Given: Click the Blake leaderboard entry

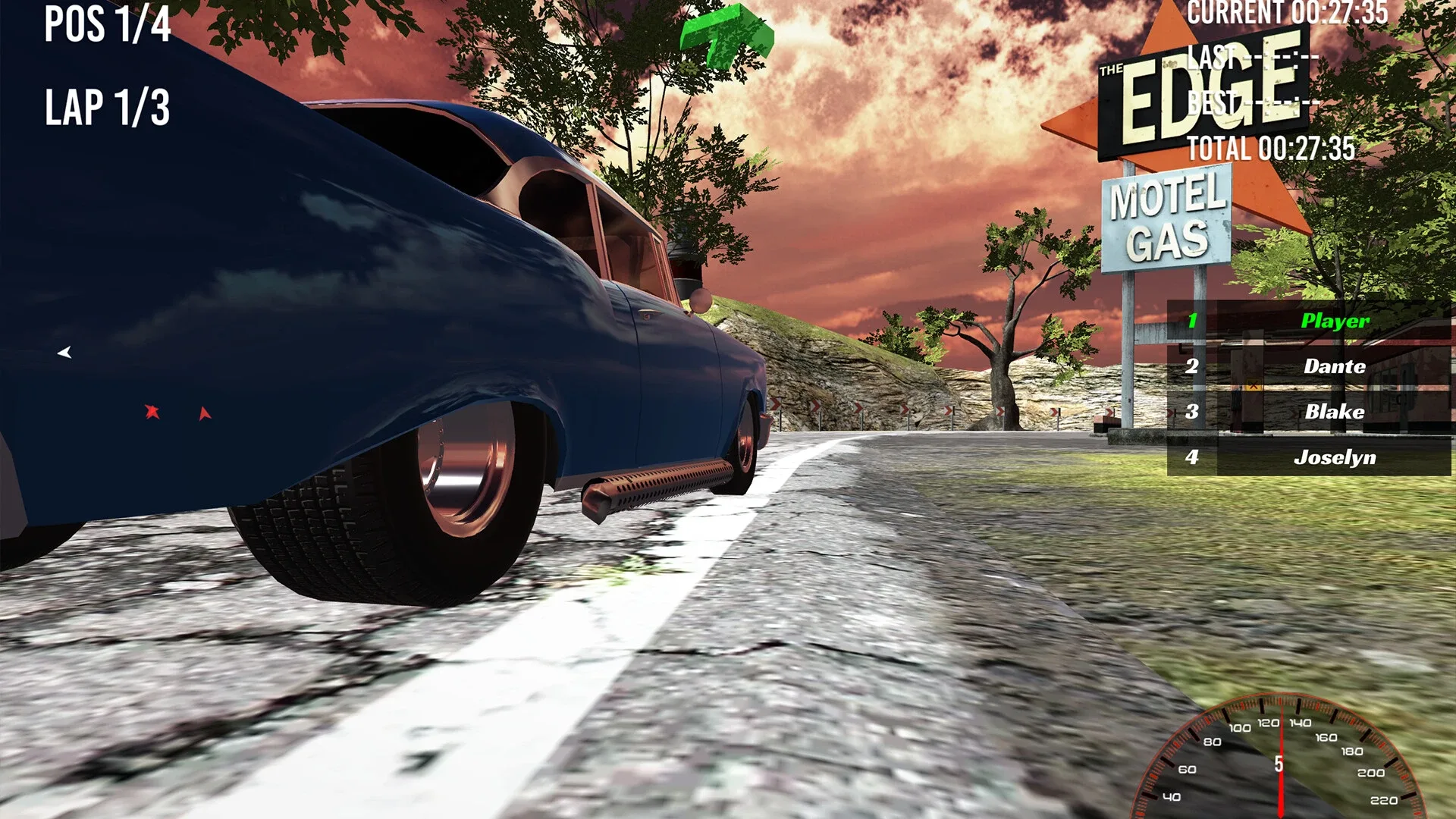Looking at the screenshot, I should pyautogui.click(x=1335, y=412).
